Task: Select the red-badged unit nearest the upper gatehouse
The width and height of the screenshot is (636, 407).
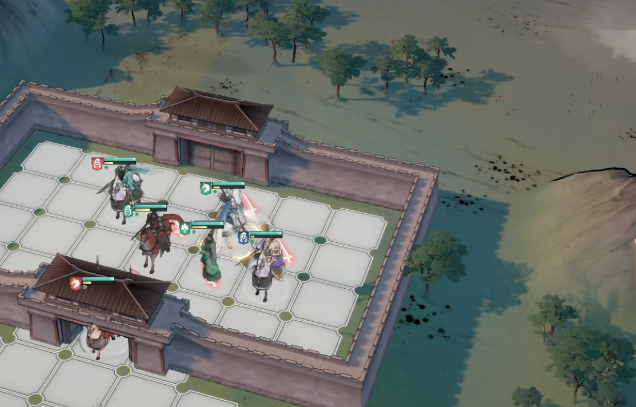Action: [x=122, y=188]
